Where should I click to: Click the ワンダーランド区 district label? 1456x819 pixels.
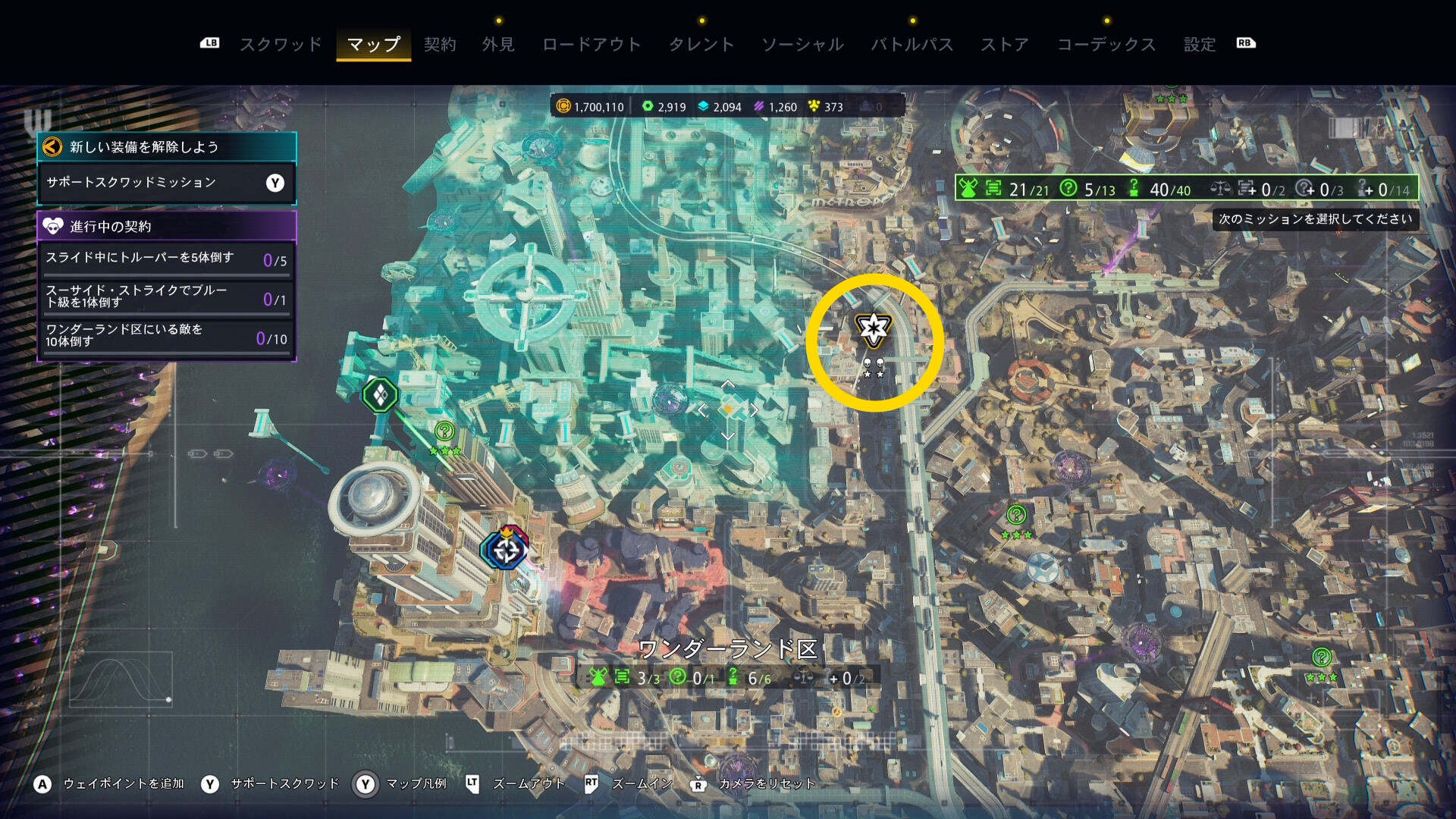pos(728,649)
